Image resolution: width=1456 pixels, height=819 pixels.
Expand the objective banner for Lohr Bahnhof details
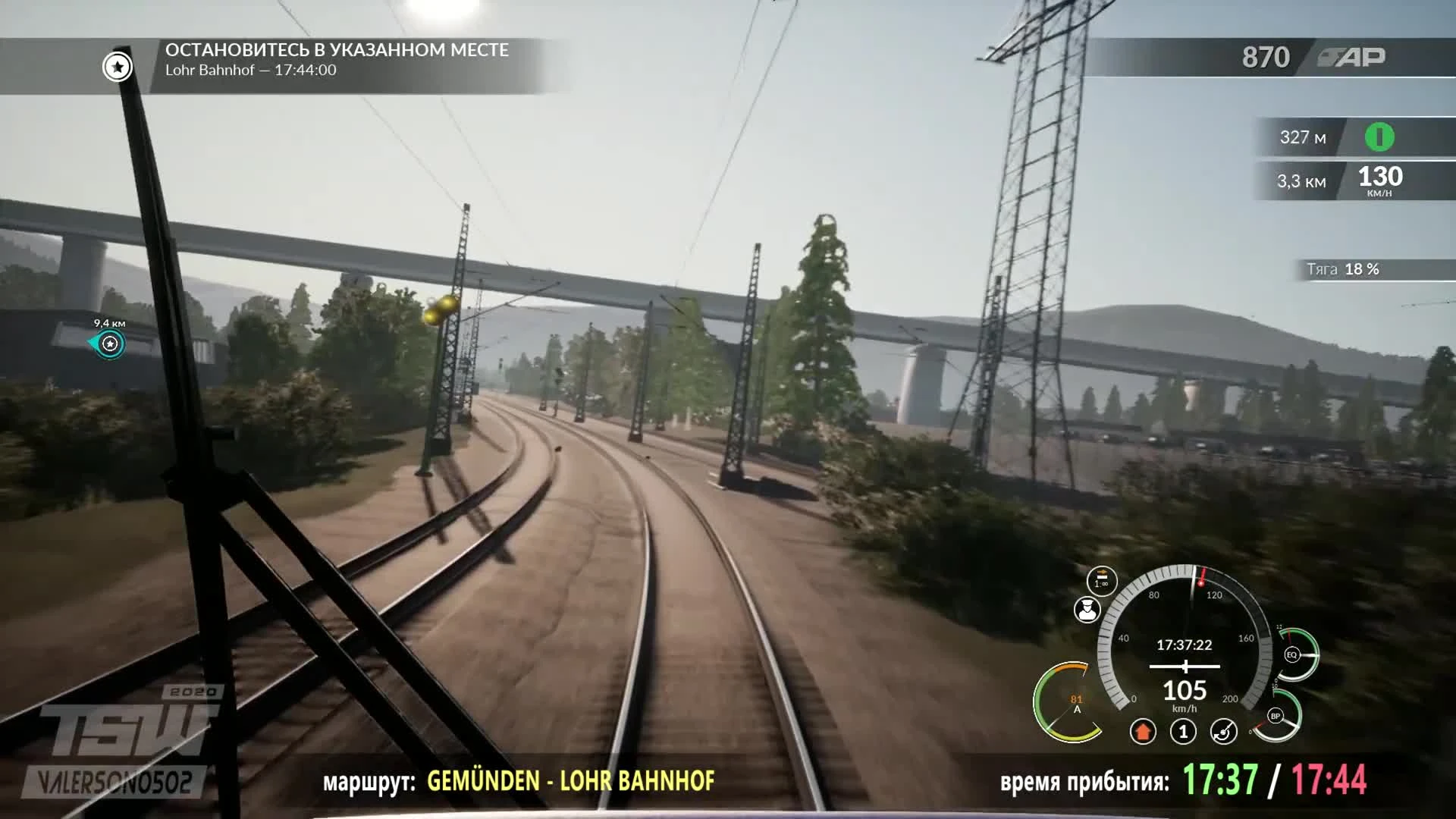point(334,61)
